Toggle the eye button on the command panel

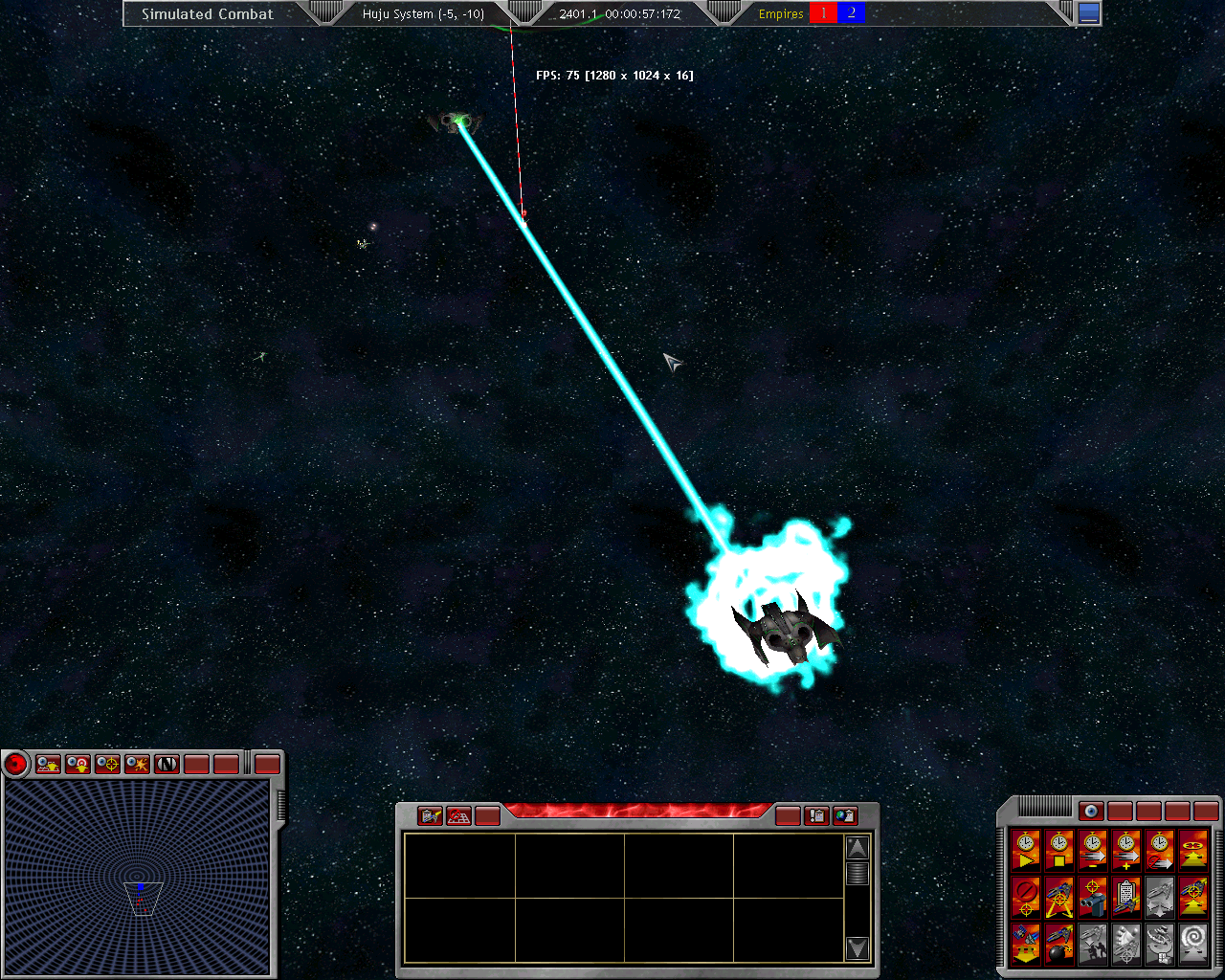[x=1091, y=812]
